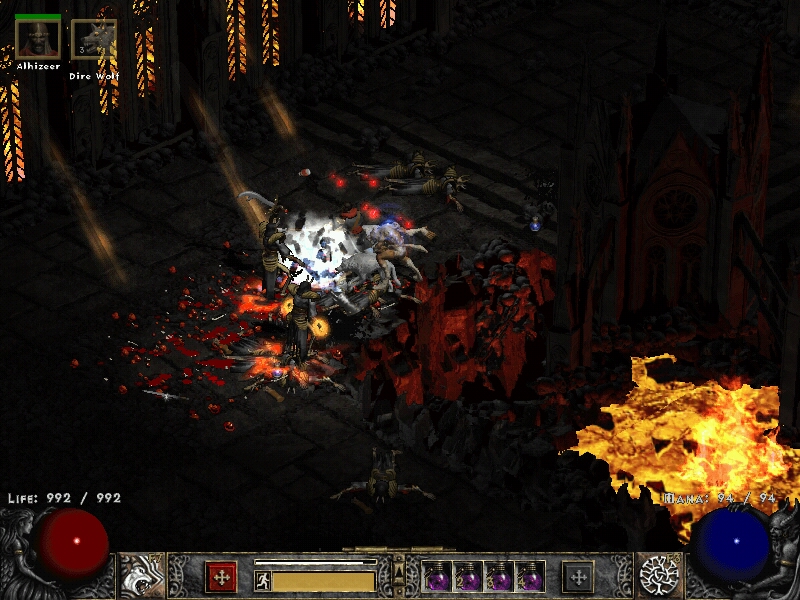Image resolution: width=800 pixels, height=600 pixels.
Task: Select the Dire Wolf summon portrait
Action: click(93, 40)
